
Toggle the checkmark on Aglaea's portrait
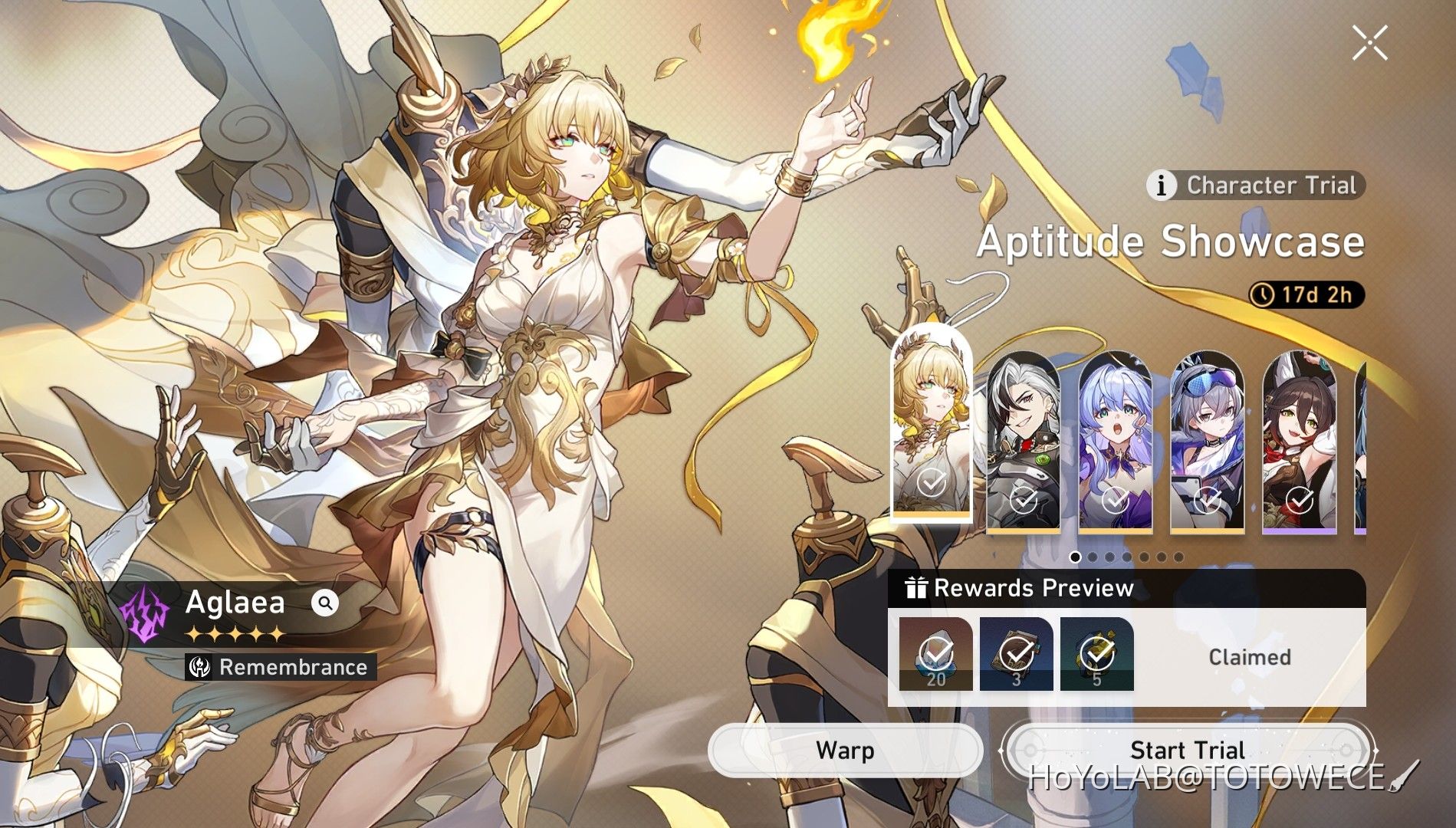930,483
